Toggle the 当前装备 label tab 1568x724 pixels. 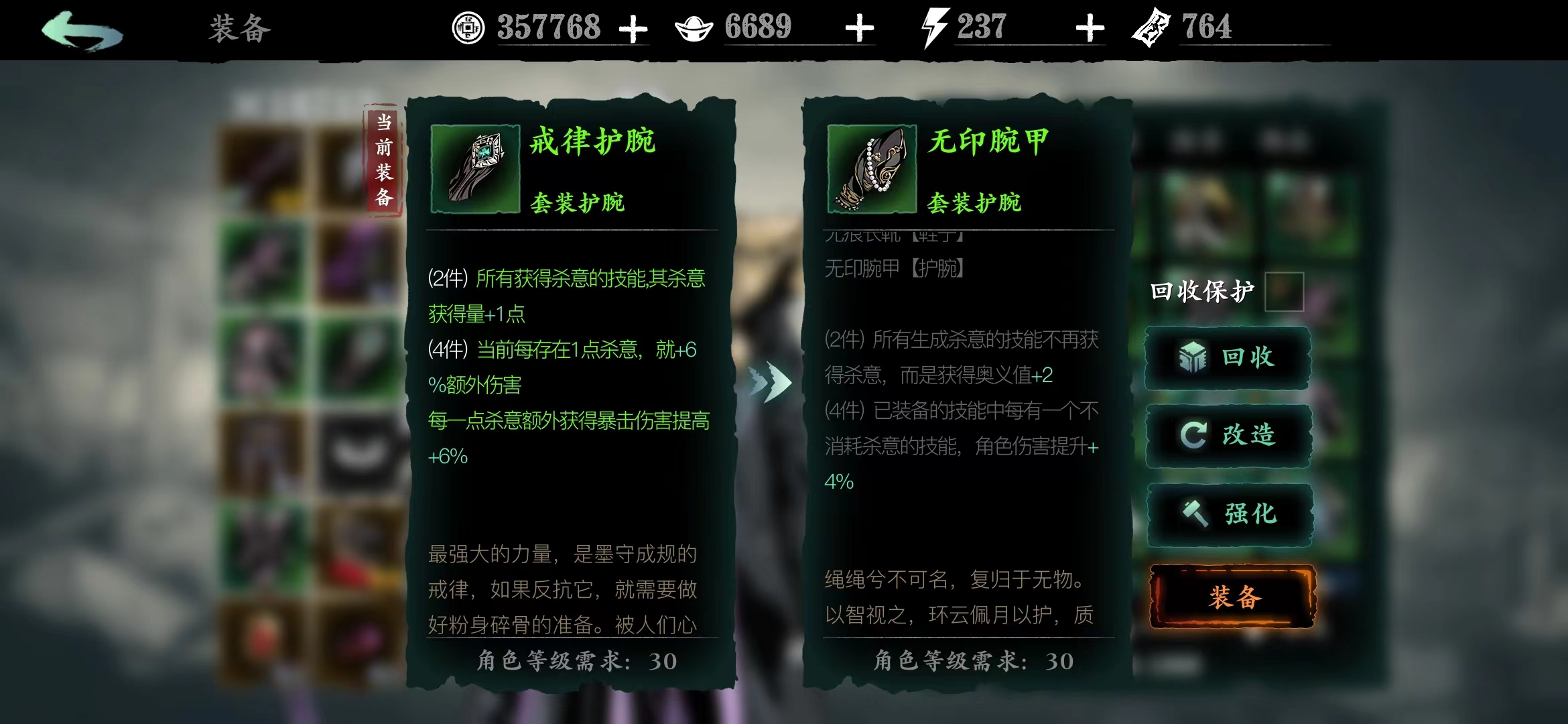(382, 158)
